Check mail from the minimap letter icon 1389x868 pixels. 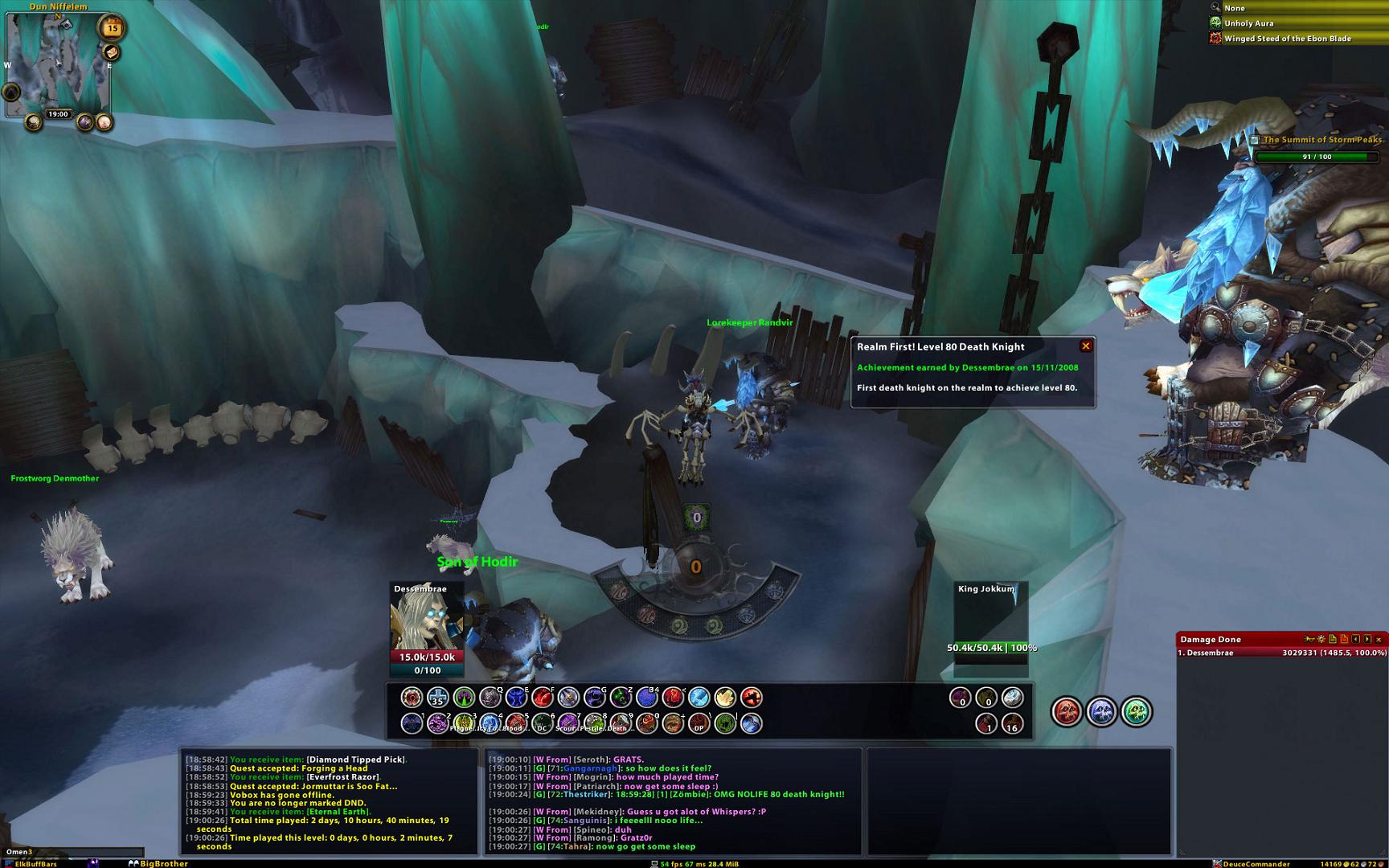(x=112, y=52)
